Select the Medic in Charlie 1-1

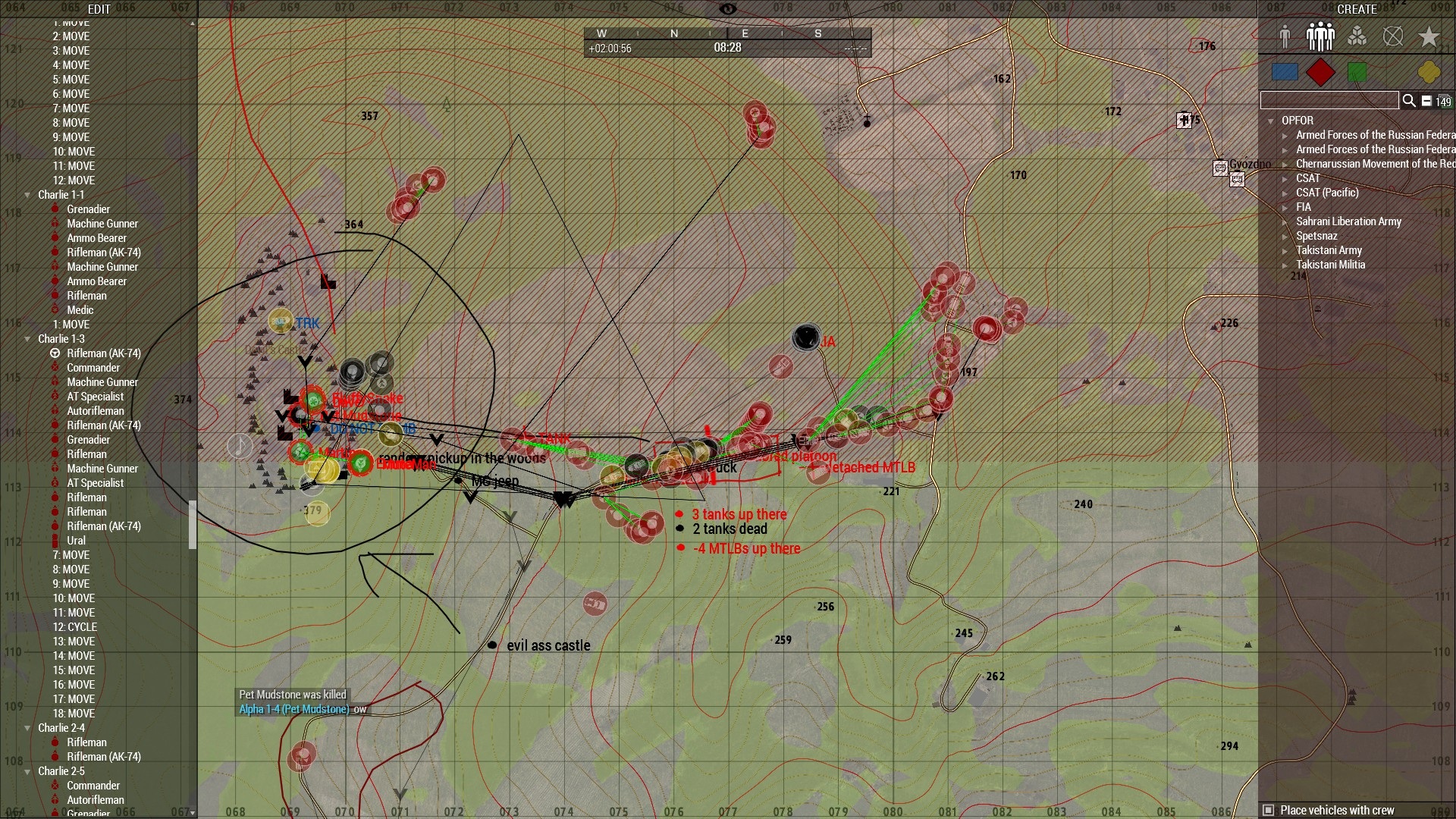[x=80, y=310]
